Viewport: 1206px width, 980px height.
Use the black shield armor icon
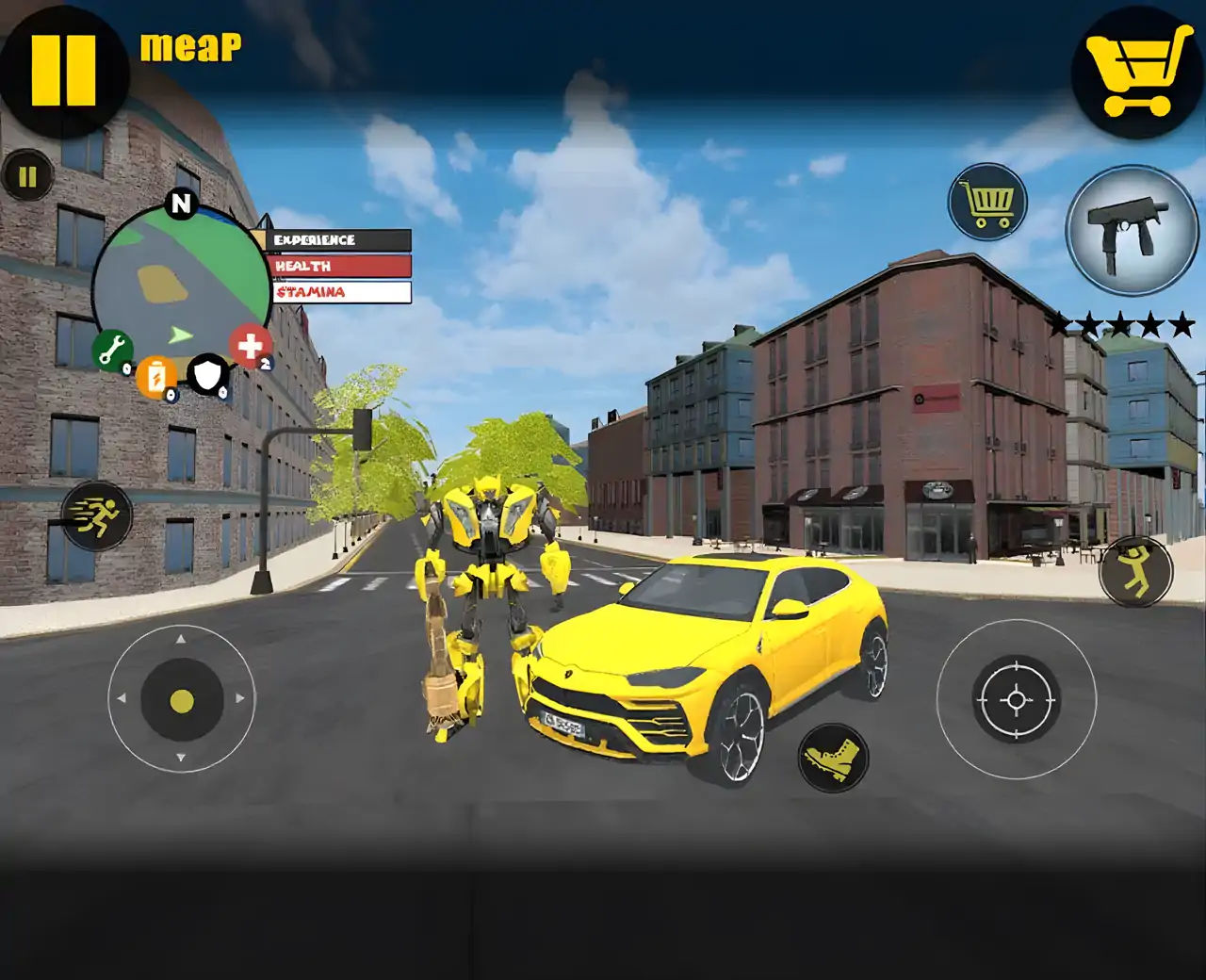207,375
